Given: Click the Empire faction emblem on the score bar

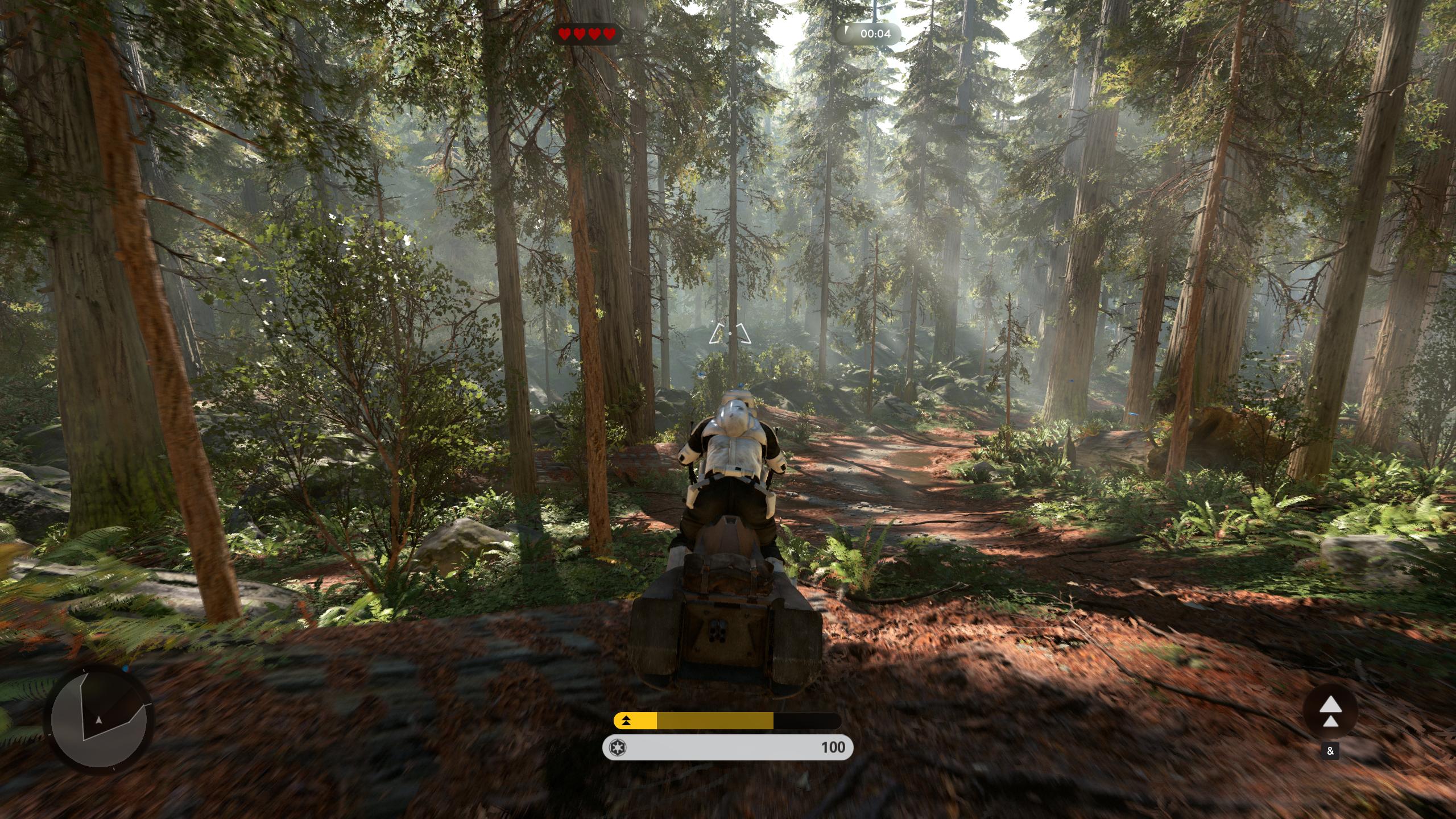Looking at the screenshot, I should pyautogui.click(x=619, y=747).
